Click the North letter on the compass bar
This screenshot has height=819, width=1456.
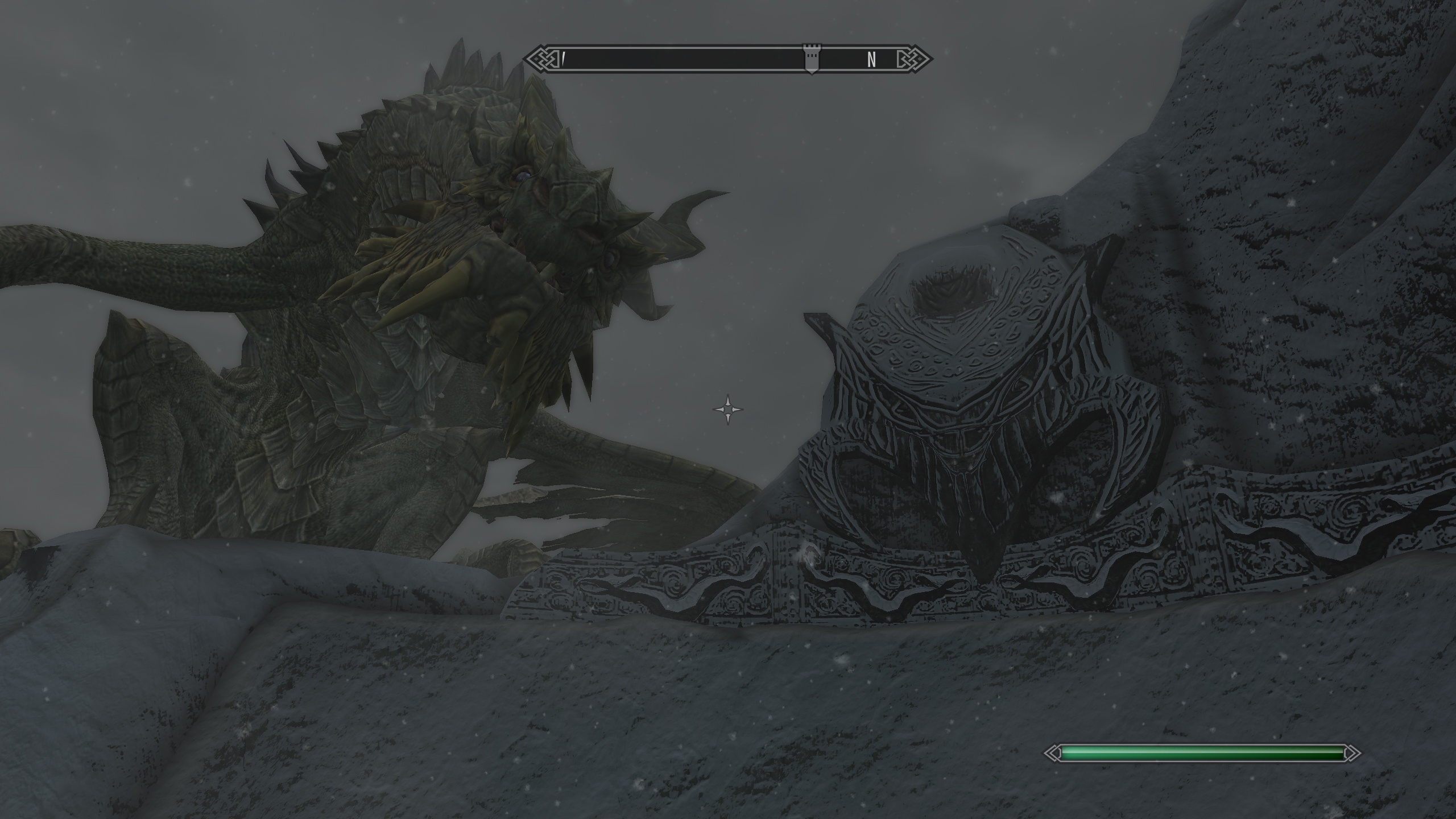pos(871,59)
